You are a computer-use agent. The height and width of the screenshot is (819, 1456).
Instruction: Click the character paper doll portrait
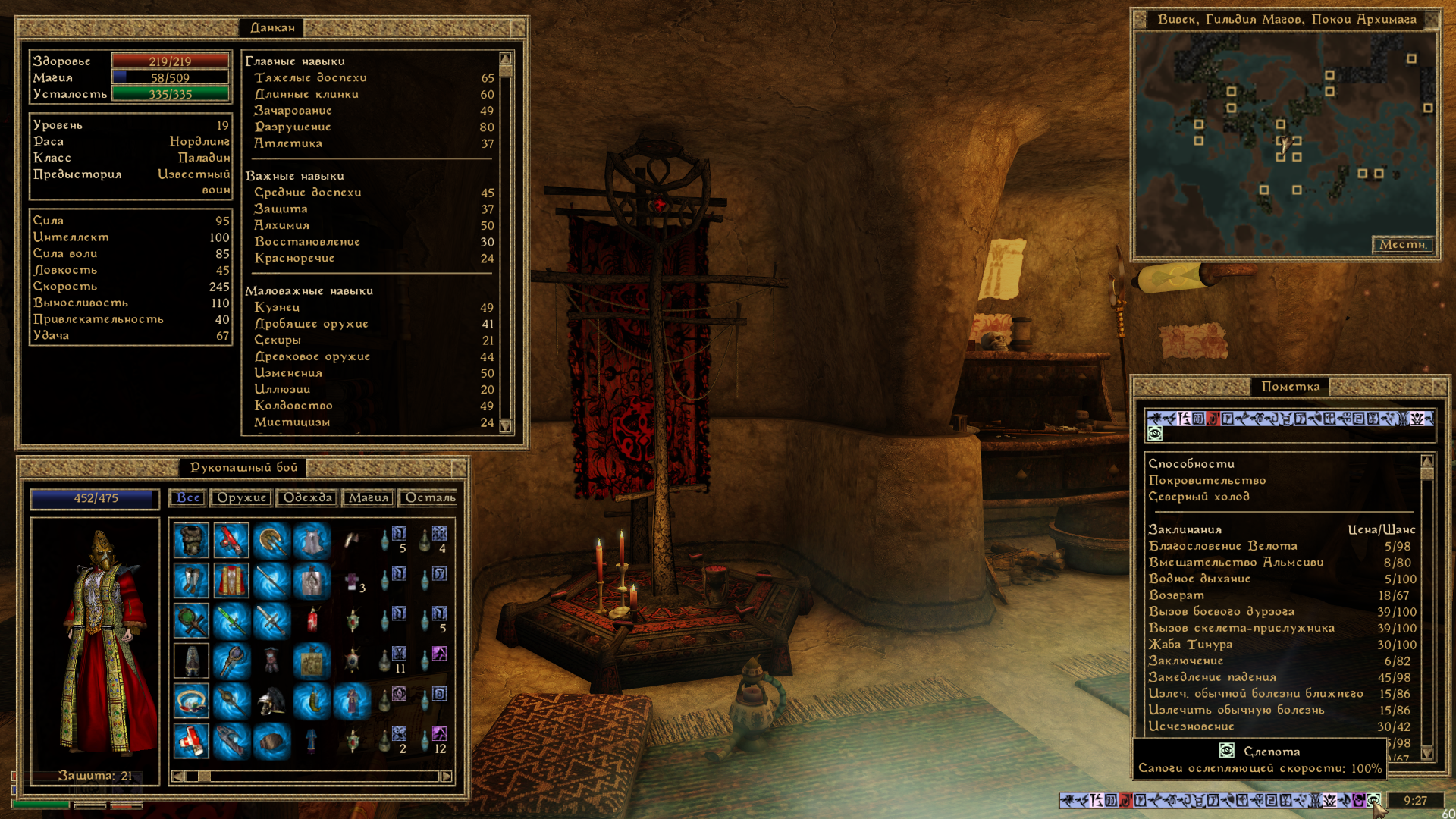(96, 645)
